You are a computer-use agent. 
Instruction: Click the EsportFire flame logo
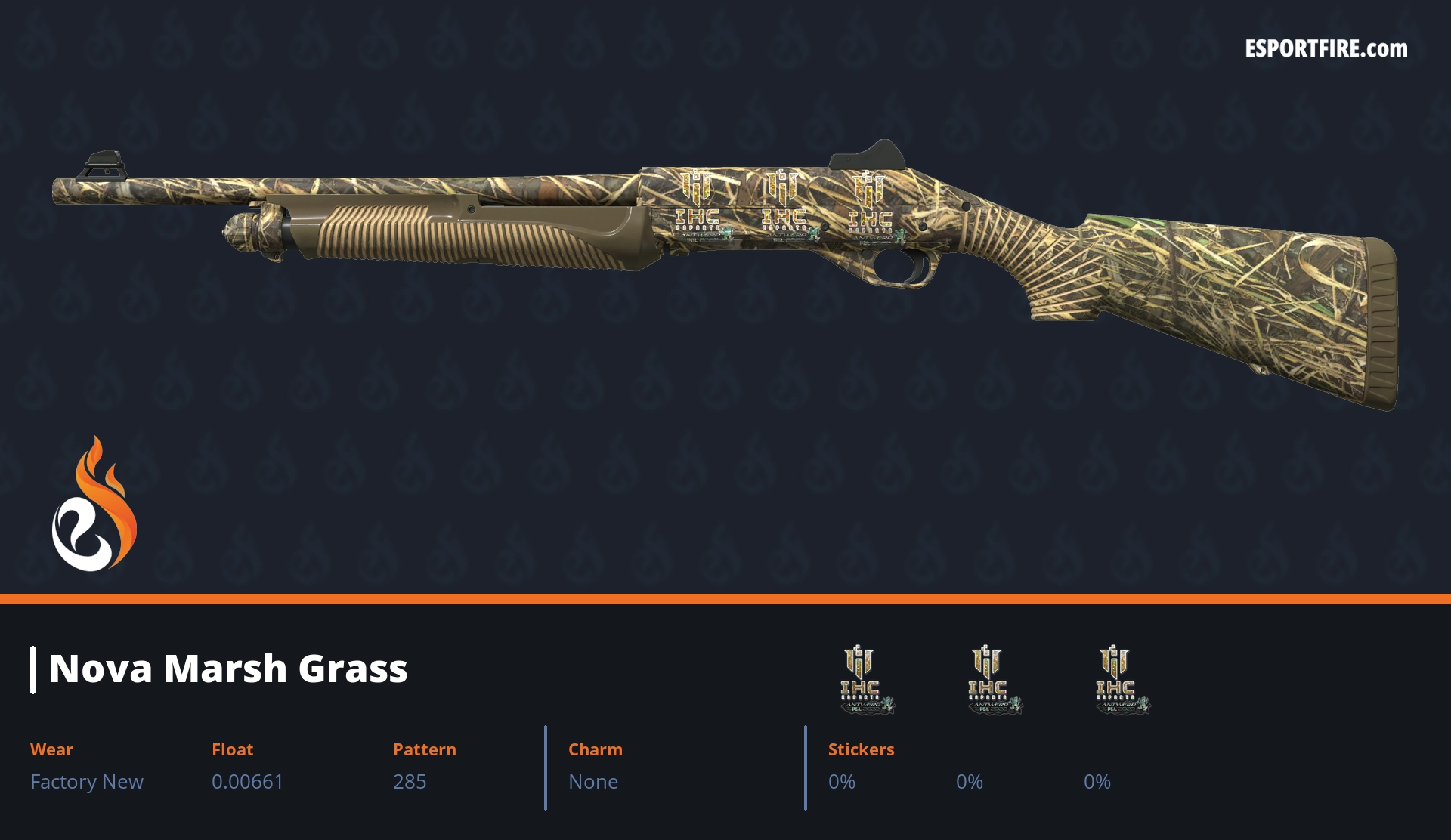[x=94, y=505]
